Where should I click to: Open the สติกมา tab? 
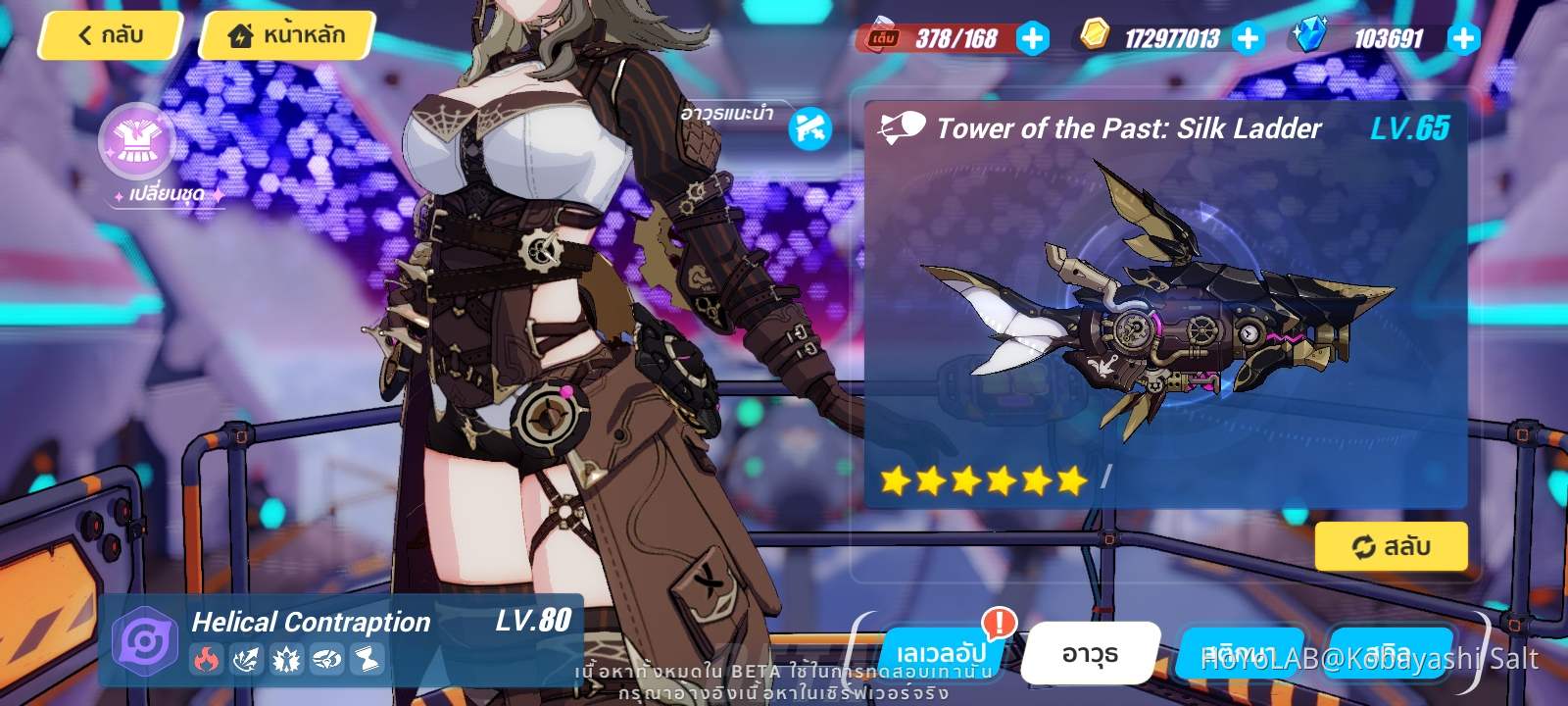[1242, 653]
